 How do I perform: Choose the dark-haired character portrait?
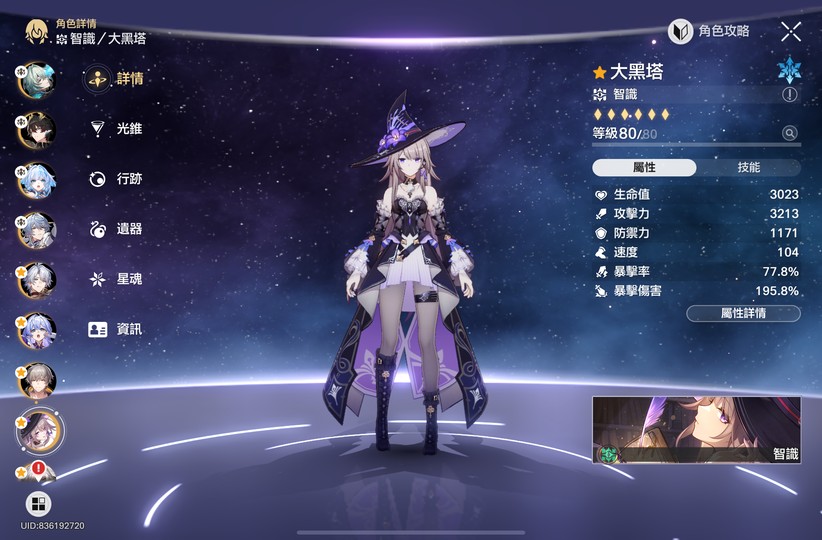tap(37, 129)
